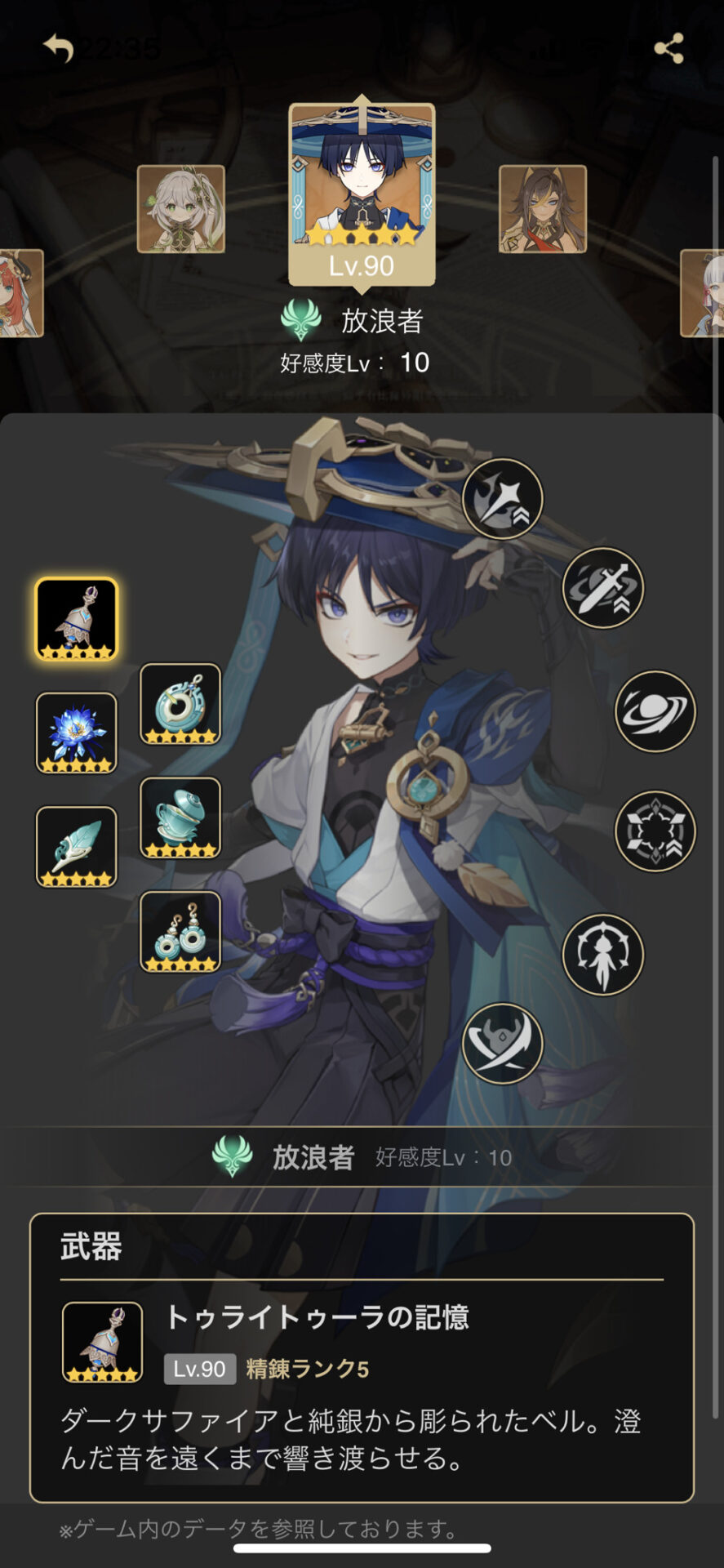The image size is (724, 1568).
Task: View the four-pointed star constellation node
Action: point(503,498)
